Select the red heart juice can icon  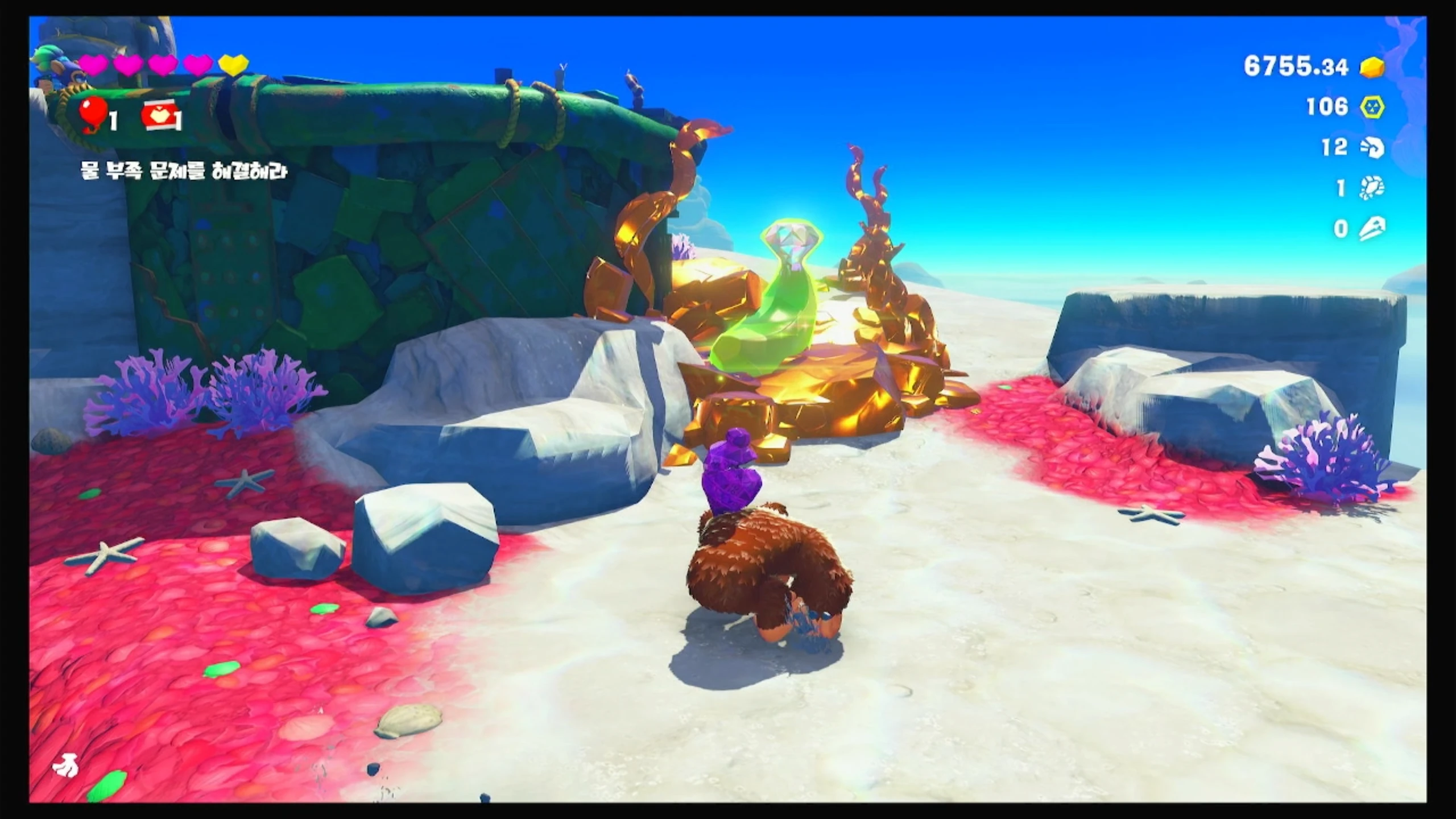tap(158, 117)
